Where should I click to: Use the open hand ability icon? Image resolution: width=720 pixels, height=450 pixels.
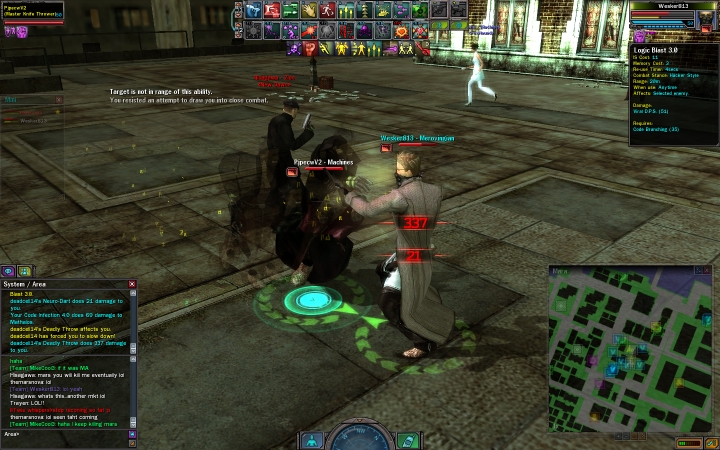pyautogui.click(x=309, y=10)
